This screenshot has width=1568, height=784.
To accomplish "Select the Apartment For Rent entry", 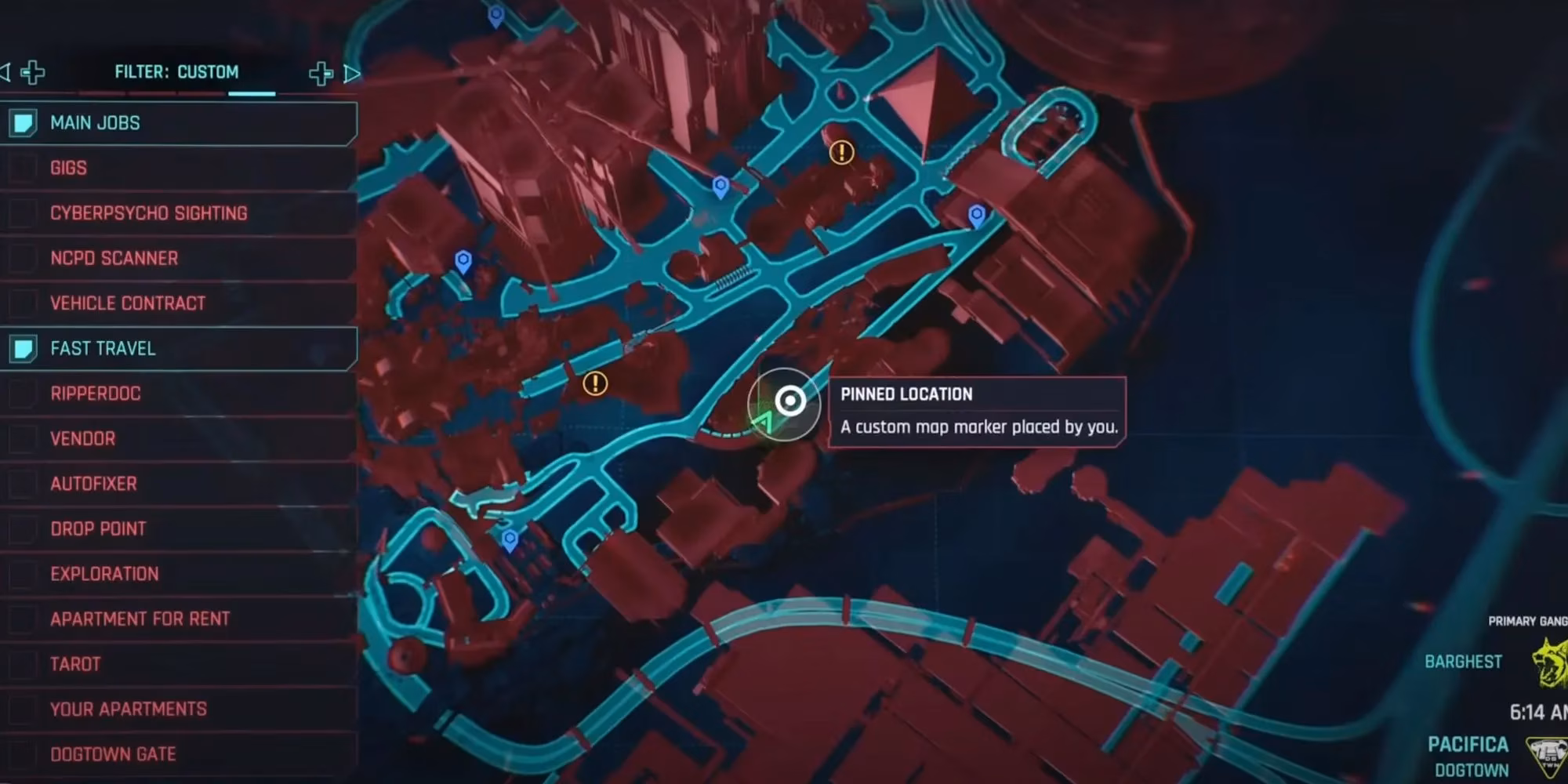I will pos(140,619).
